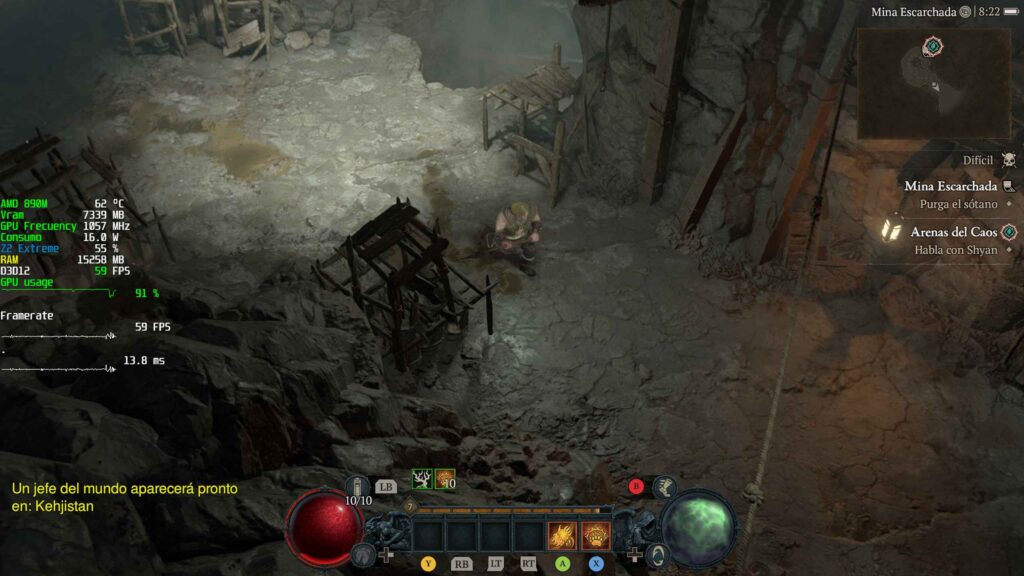Activate the glowing claw skill slot
Viewport: 1024px width, 576px height.
562,536
